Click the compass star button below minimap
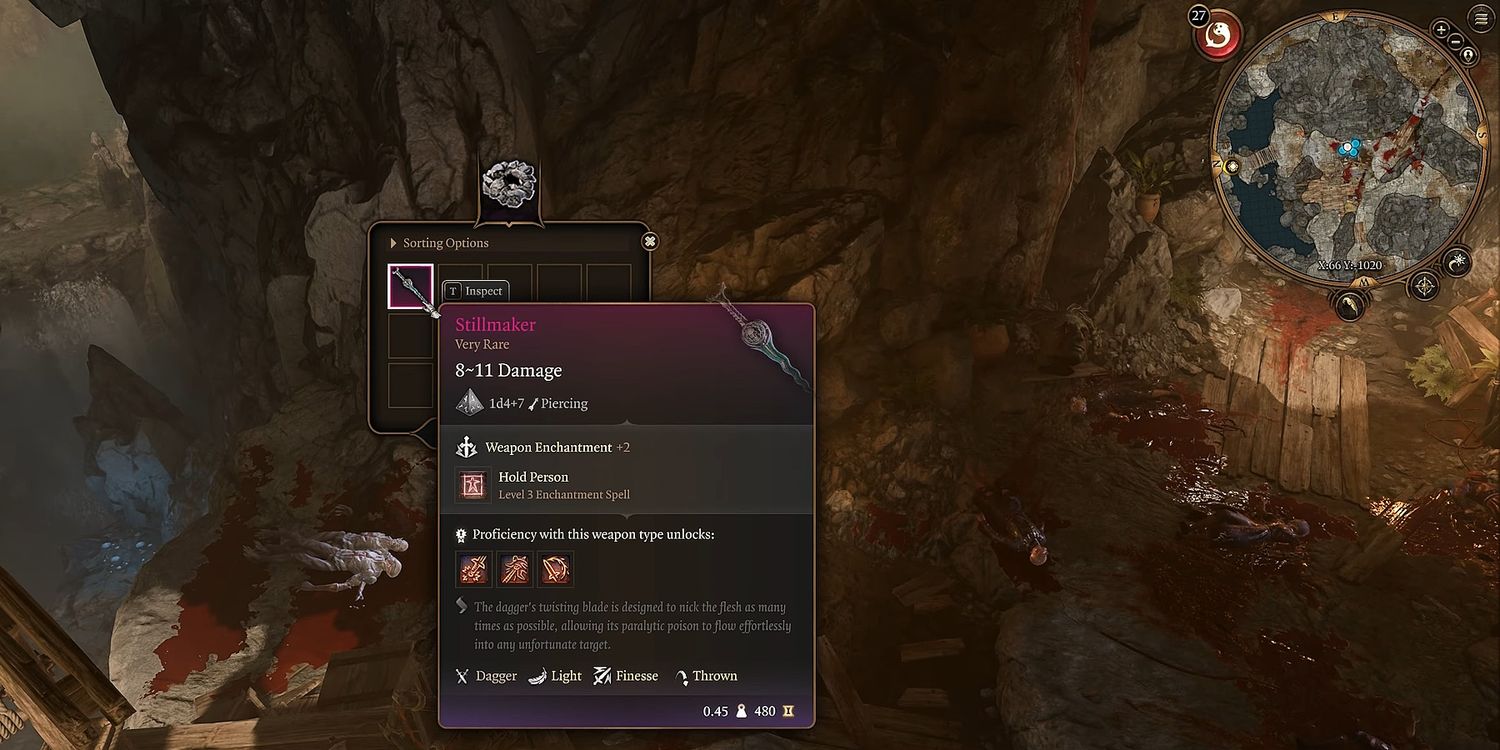This screenshot has width=1500, height=750. (1424, 287)
